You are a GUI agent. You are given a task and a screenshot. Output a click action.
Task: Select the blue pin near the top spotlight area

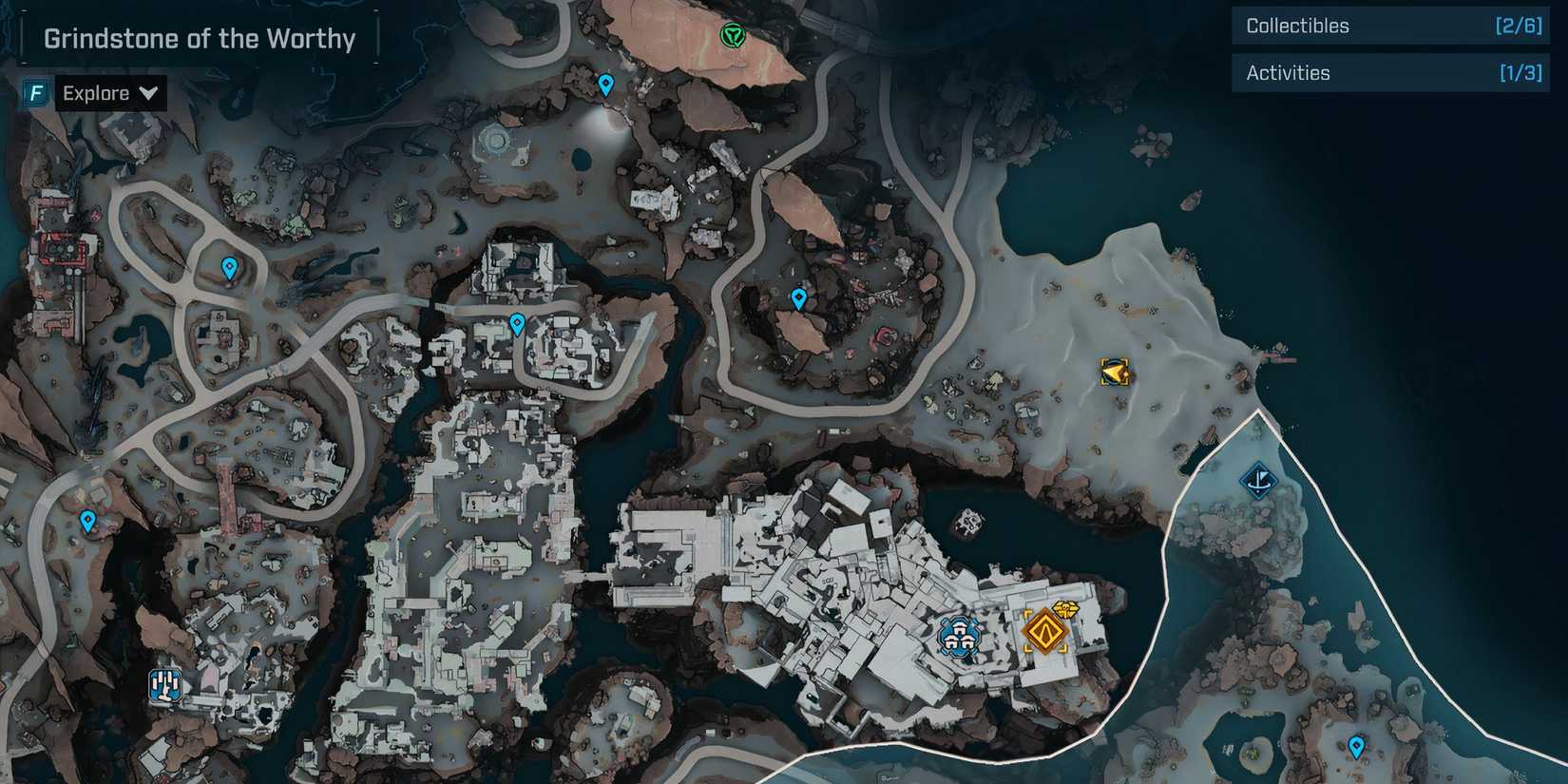605,84
